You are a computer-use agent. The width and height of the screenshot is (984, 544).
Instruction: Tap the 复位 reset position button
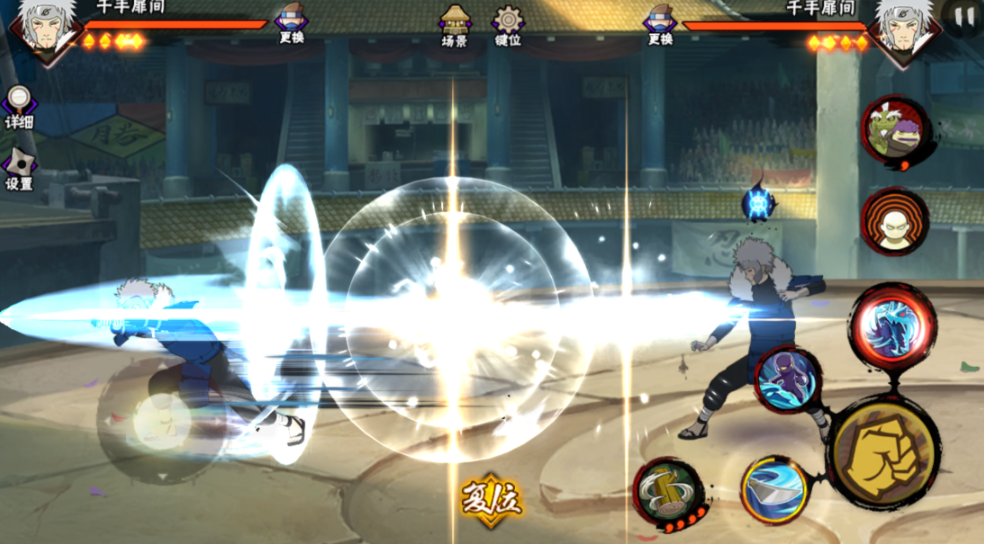(491, 497)
